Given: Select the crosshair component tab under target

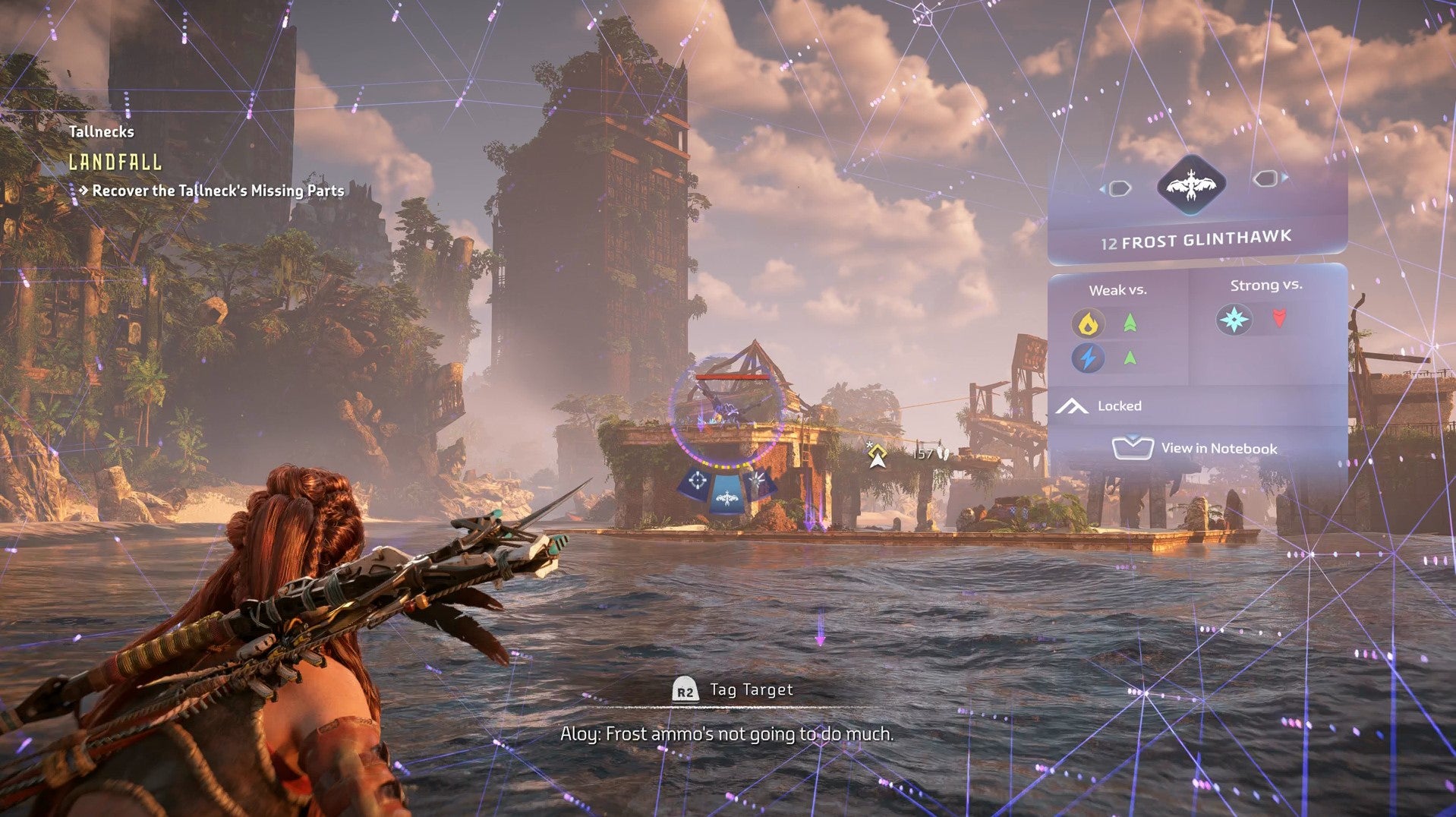Looking at the screenshot, I should pyautogui.click(x=697, y=482).
